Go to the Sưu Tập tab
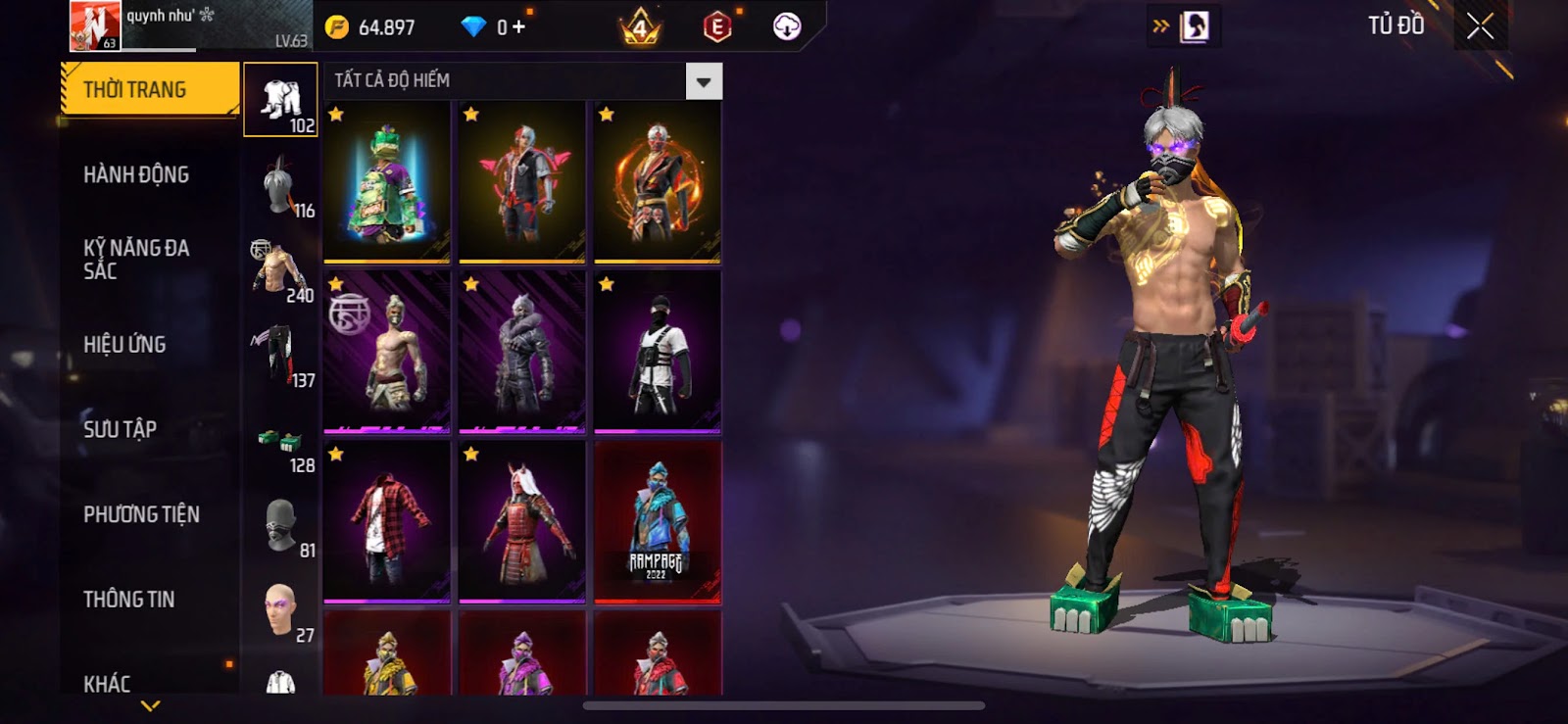Image resolution: width=1568 pixels, height=724 pixels. [x=120, y=429]
